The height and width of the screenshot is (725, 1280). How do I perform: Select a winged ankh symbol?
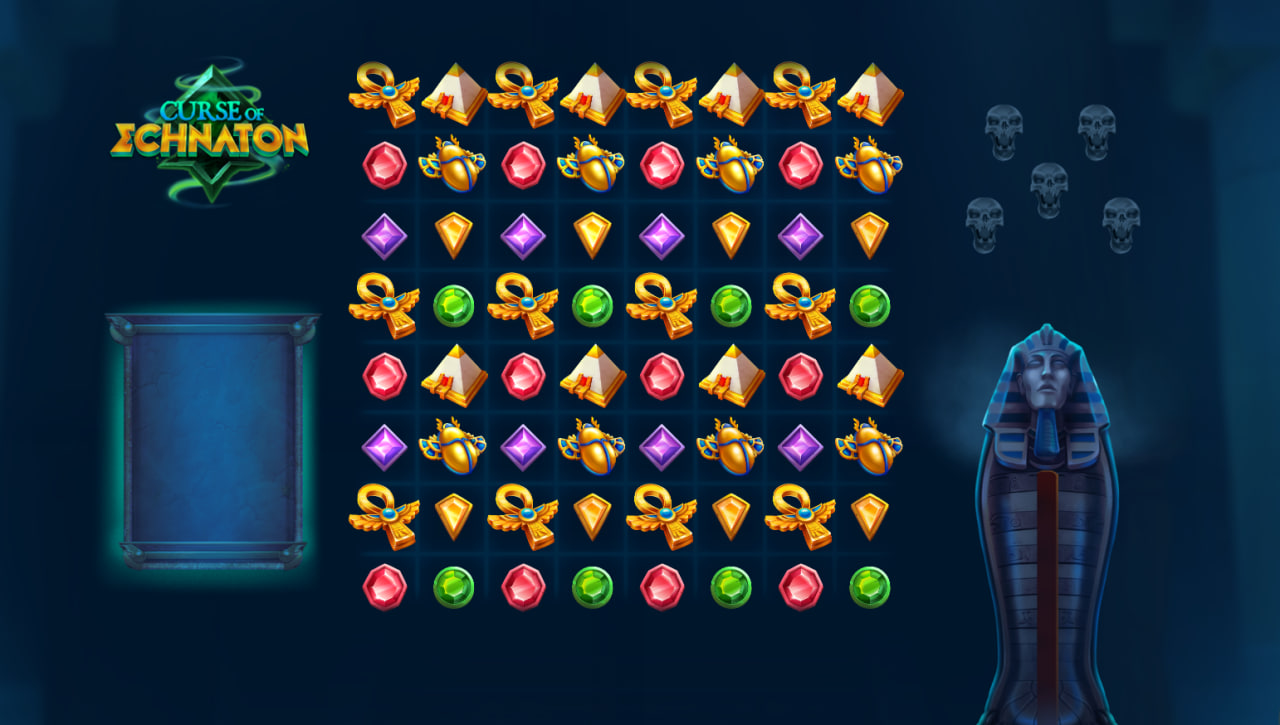382,92
